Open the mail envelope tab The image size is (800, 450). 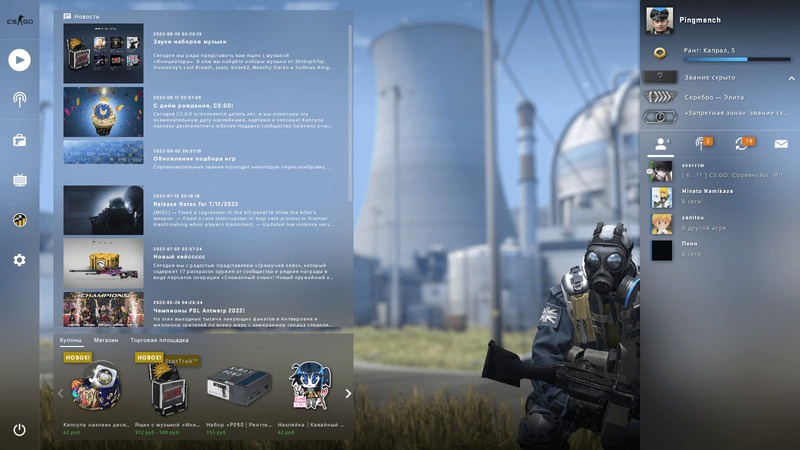tap(780, 144)
